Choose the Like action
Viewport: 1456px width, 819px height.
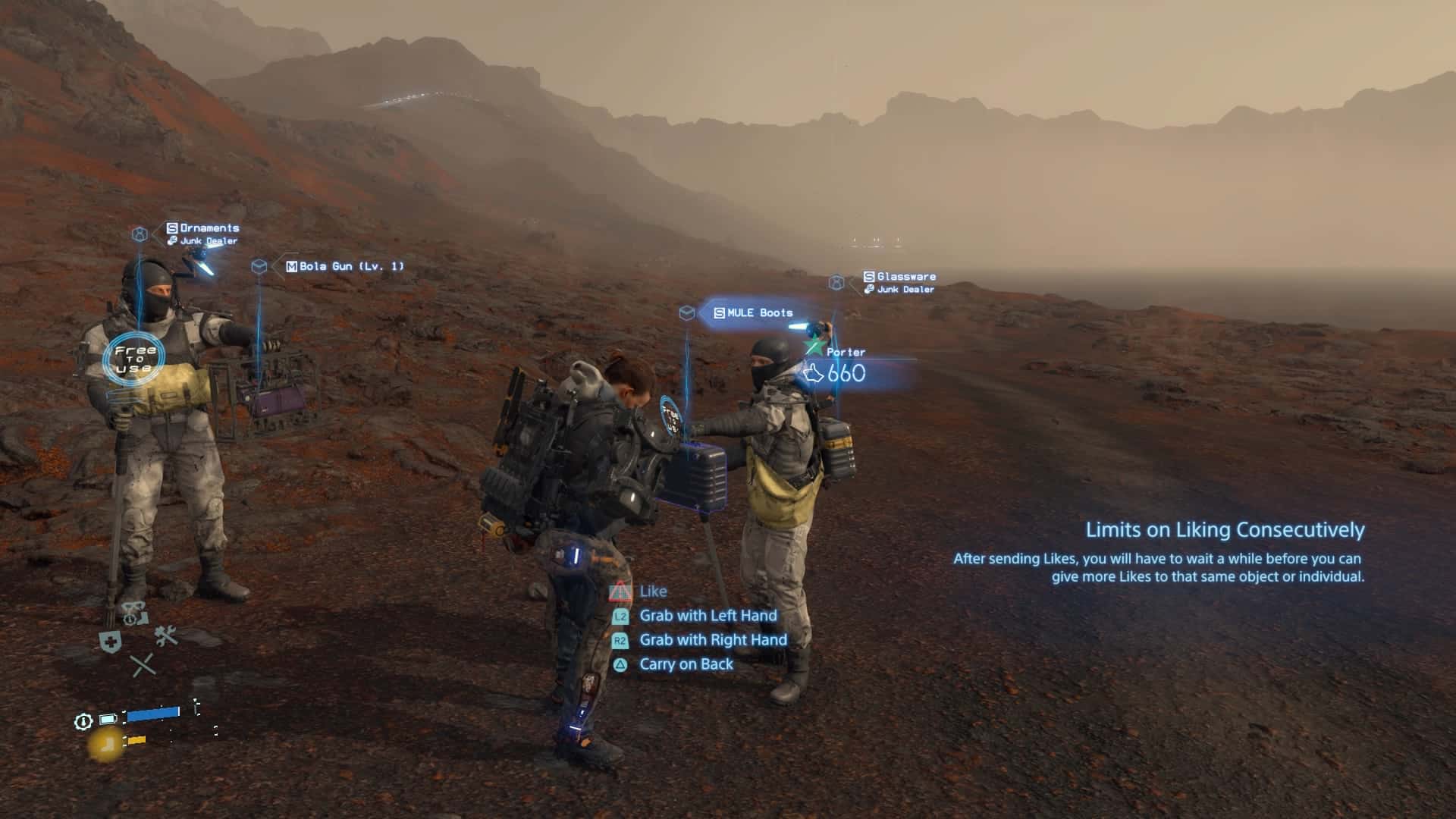pyautogui.click(x=652, y=591)
